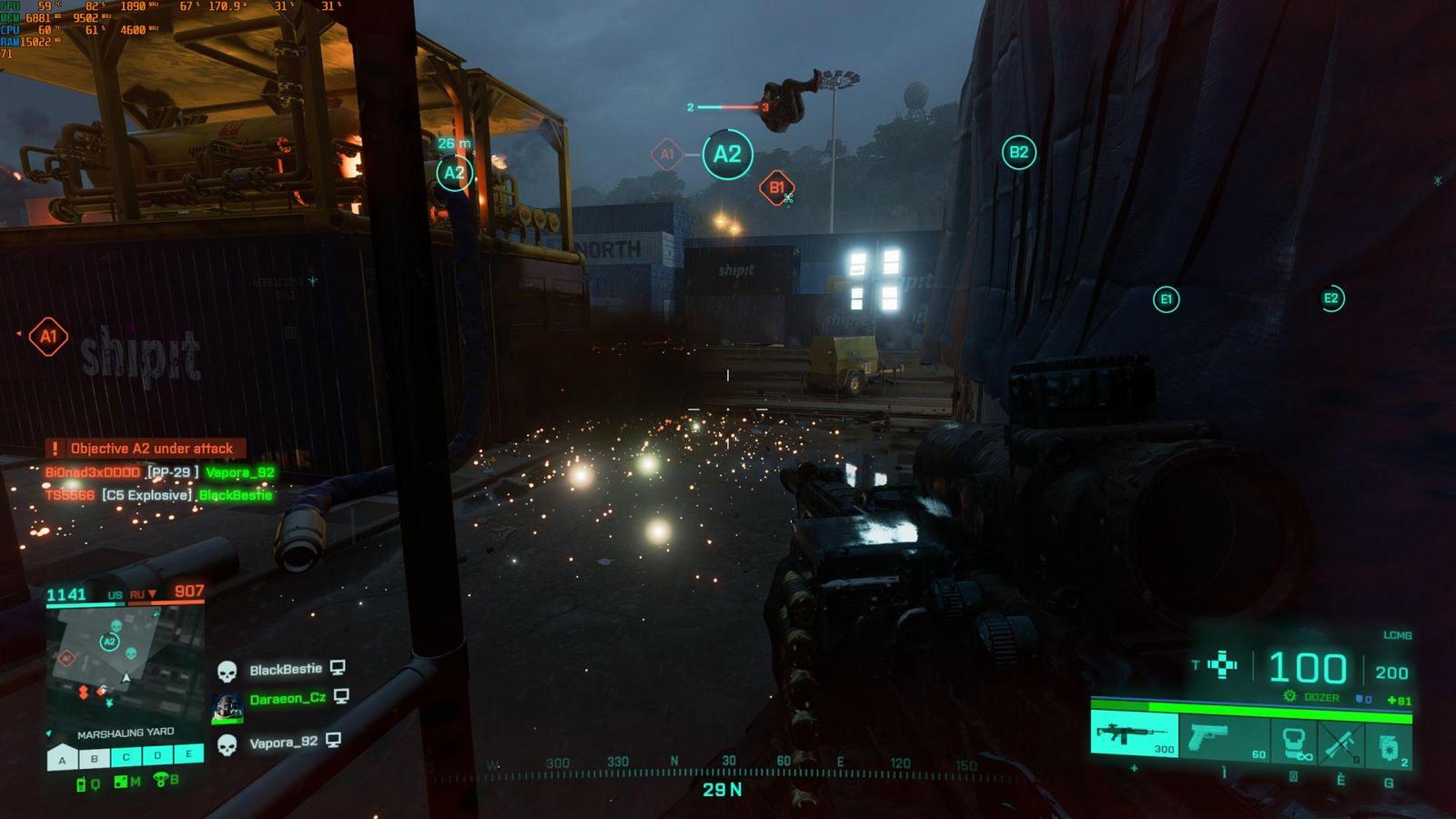Click the Daraeon_Cz squad entry
Screen dimensions: 1456x819
[x=287, y=699]
